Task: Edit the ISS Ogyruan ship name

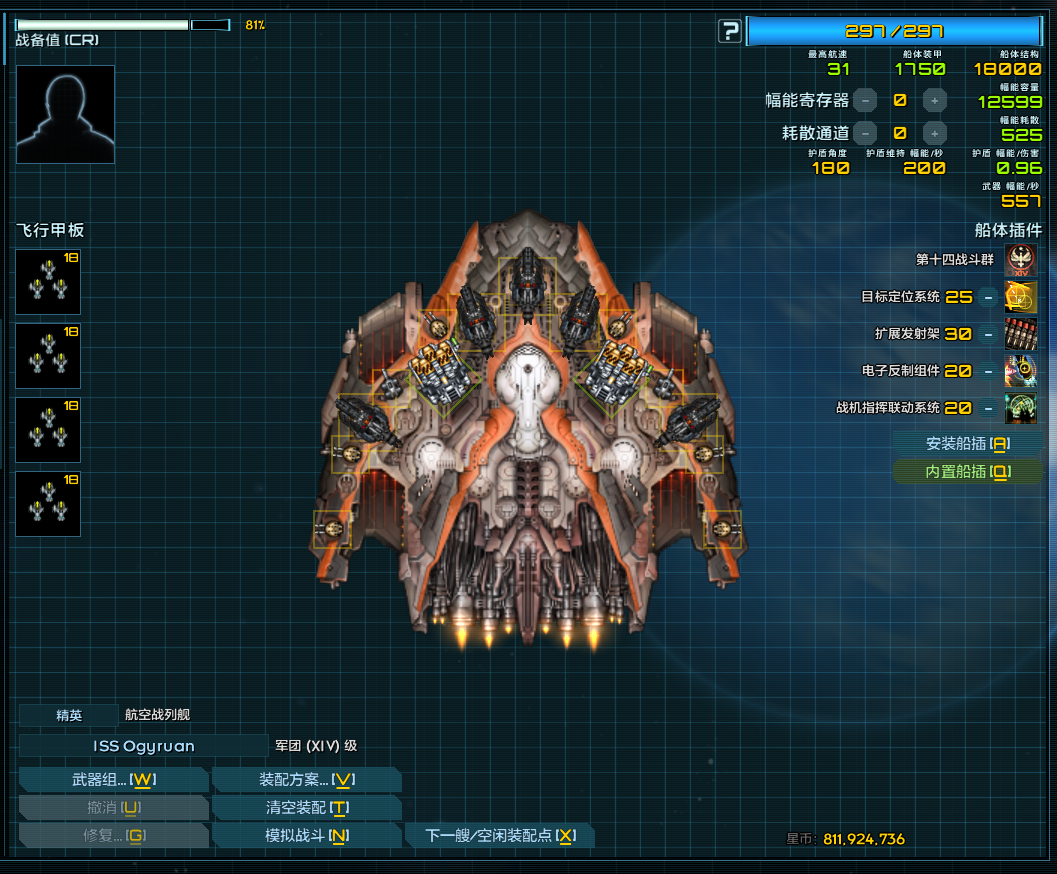Action: (x=144, y=746)
